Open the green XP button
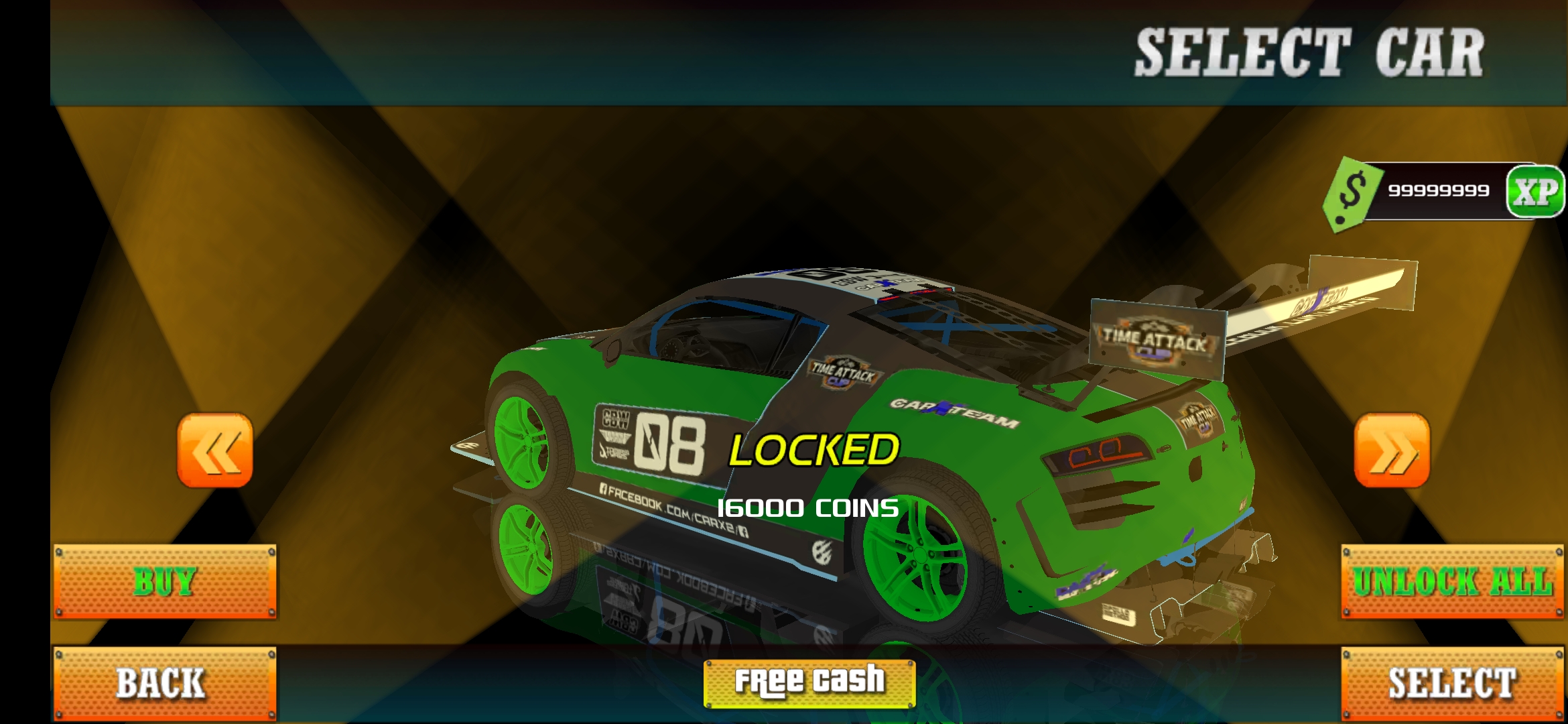 pyautogui.click(x=1536, y=192)
